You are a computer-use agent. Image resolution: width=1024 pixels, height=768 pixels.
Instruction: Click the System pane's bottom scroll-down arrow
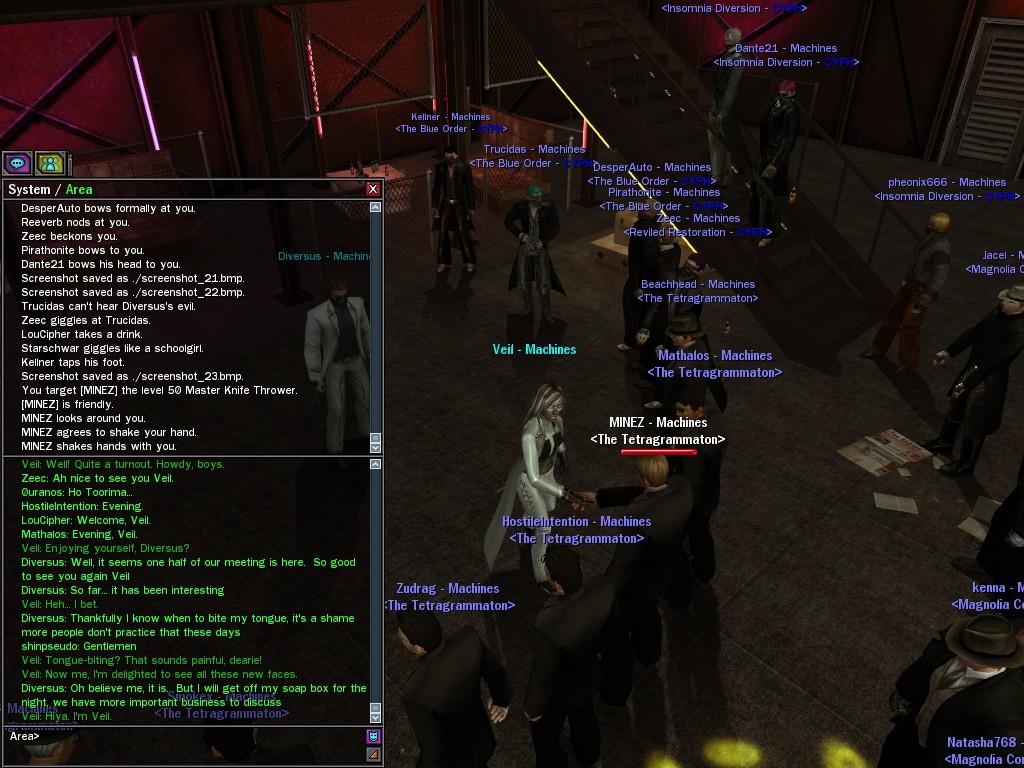pyautogui.click(x=376, y=447)
